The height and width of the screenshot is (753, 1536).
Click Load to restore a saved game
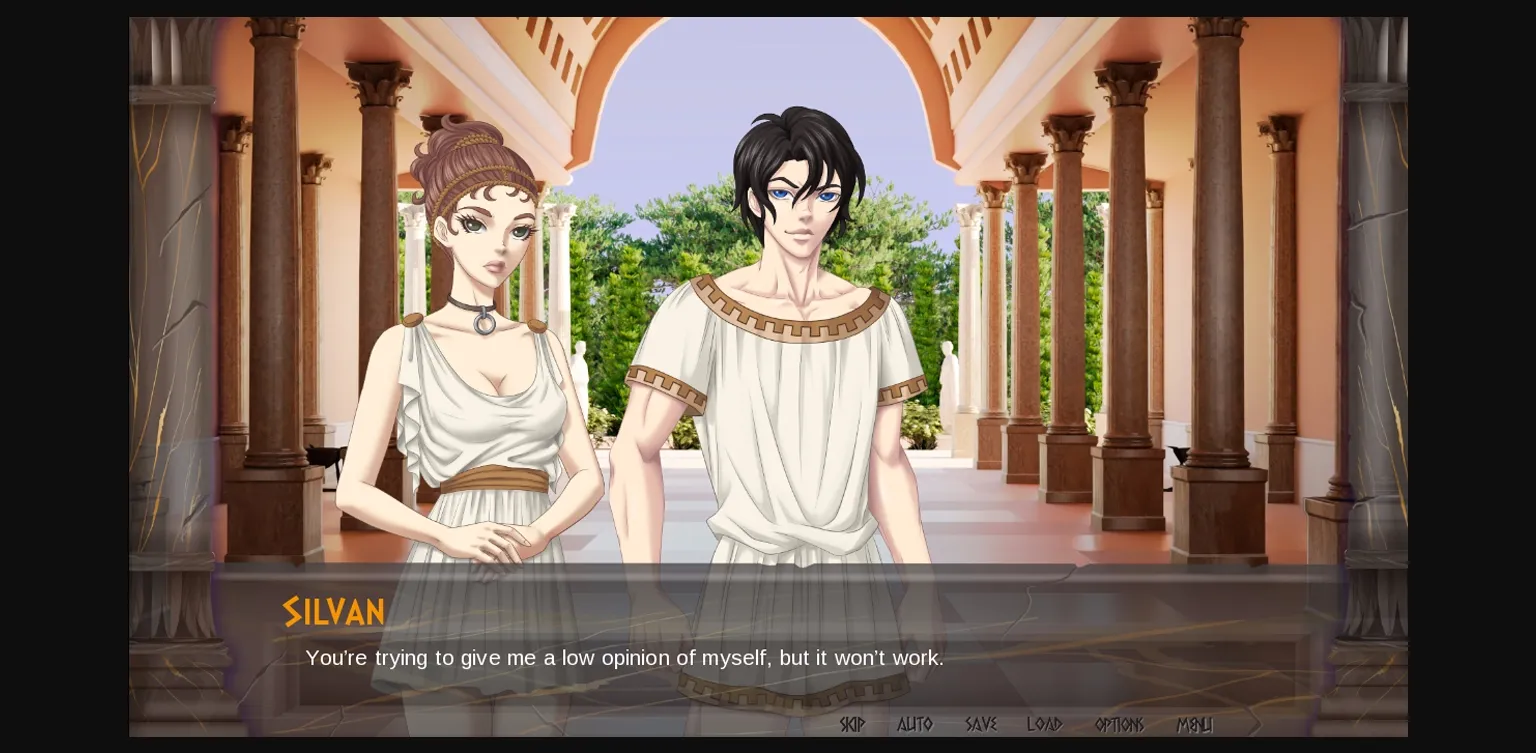(x=1044, y=724)
